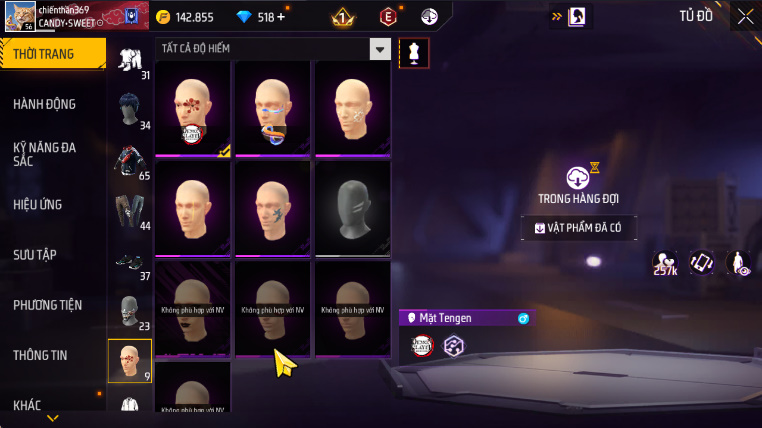Select the grey balaclava mask item
This screenshot has height=428, width=762.
click(352, 208)
